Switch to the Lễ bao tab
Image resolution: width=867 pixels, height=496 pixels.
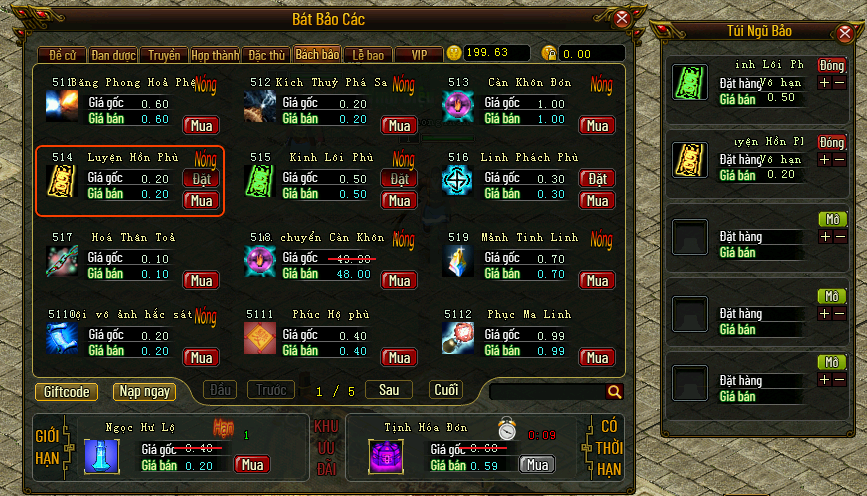tap(367, 55)
